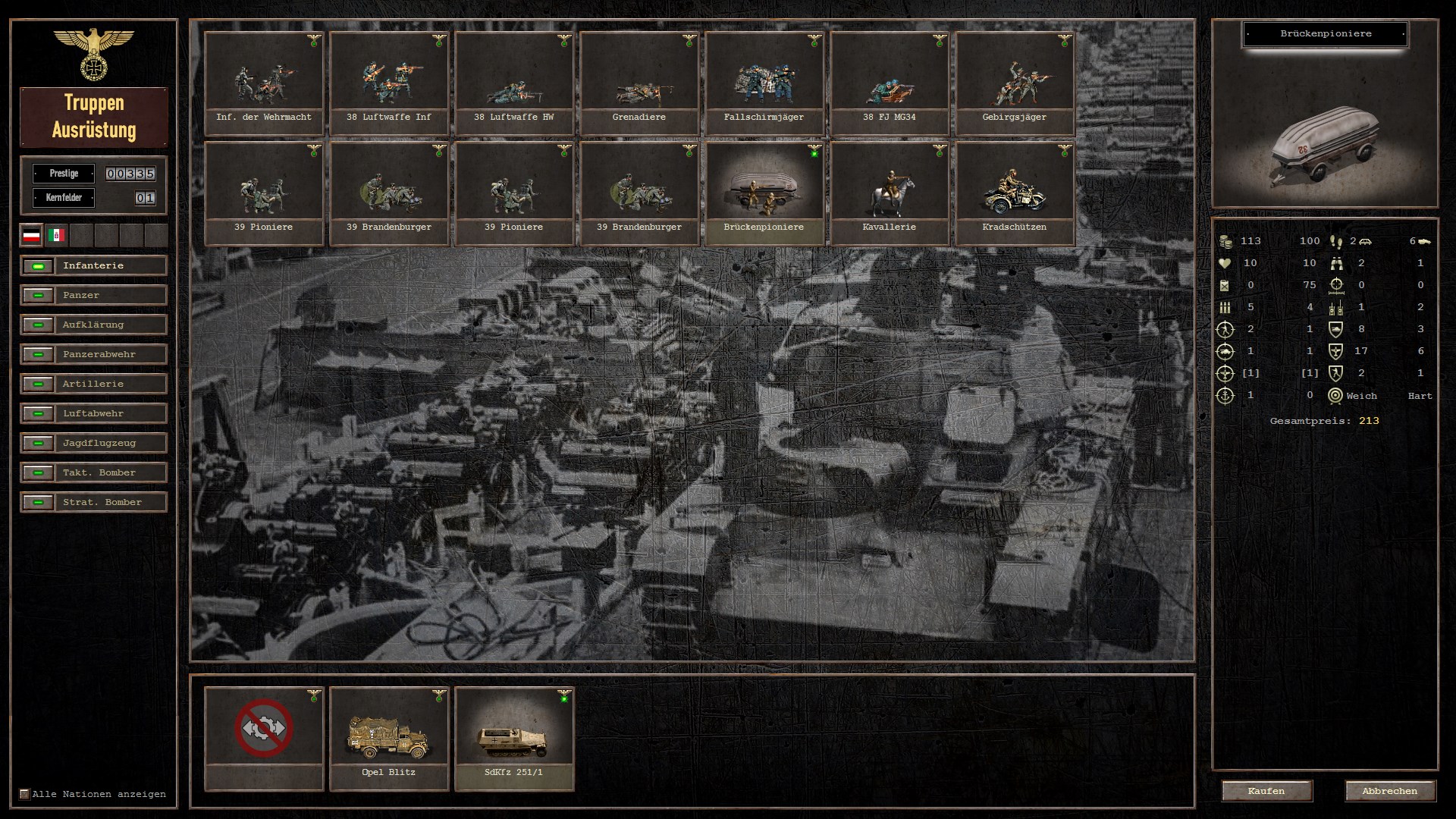This screenshot has height=819, width=1456.
Task: Switch to the Panzer category
Action: [93, 296]
